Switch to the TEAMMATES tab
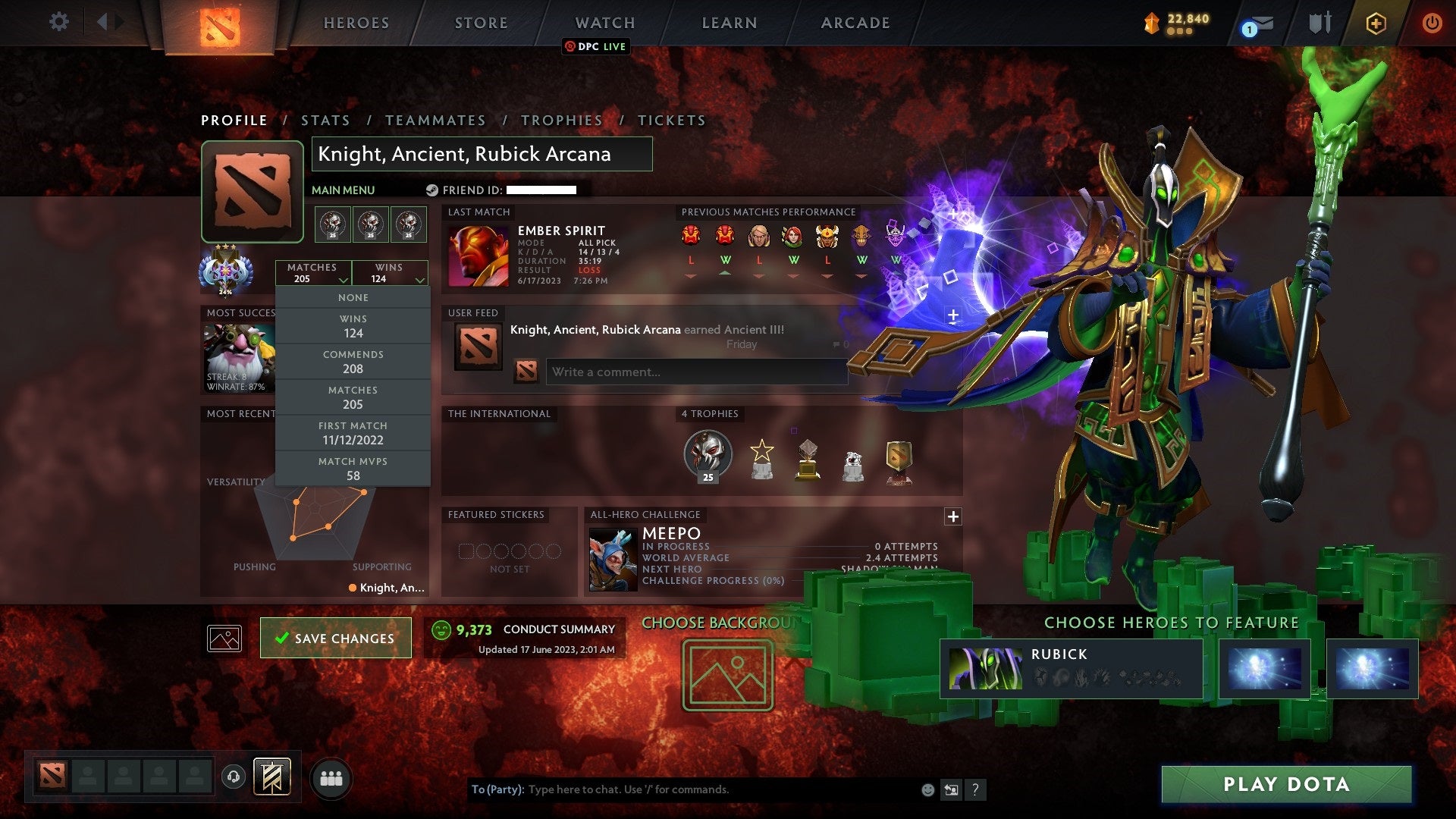Viewport: 1456px width, 819px height. 435,120
